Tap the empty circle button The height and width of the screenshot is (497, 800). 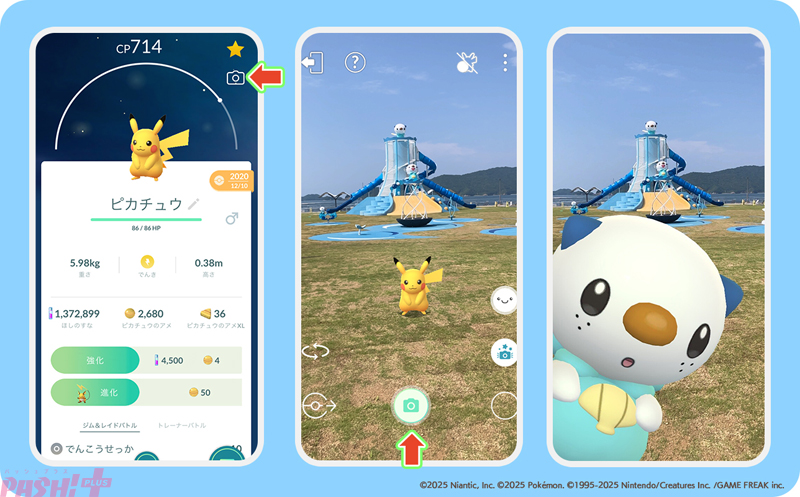point(504,405)
